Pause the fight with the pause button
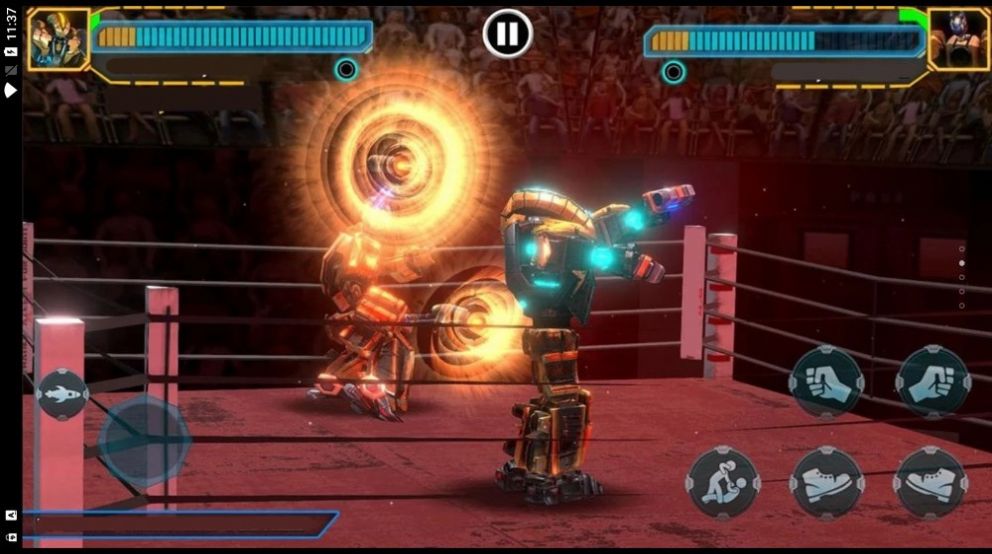This screenshot has height=554, width=992. point(507,34)
